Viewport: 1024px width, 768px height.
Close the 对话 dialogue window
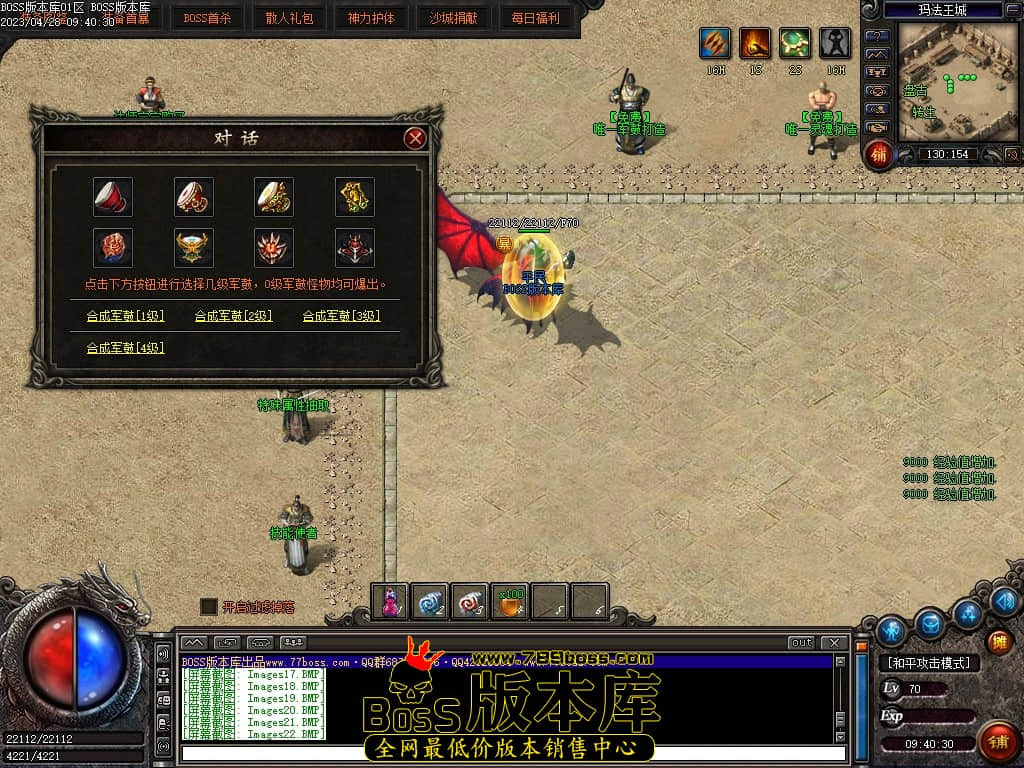415,139
